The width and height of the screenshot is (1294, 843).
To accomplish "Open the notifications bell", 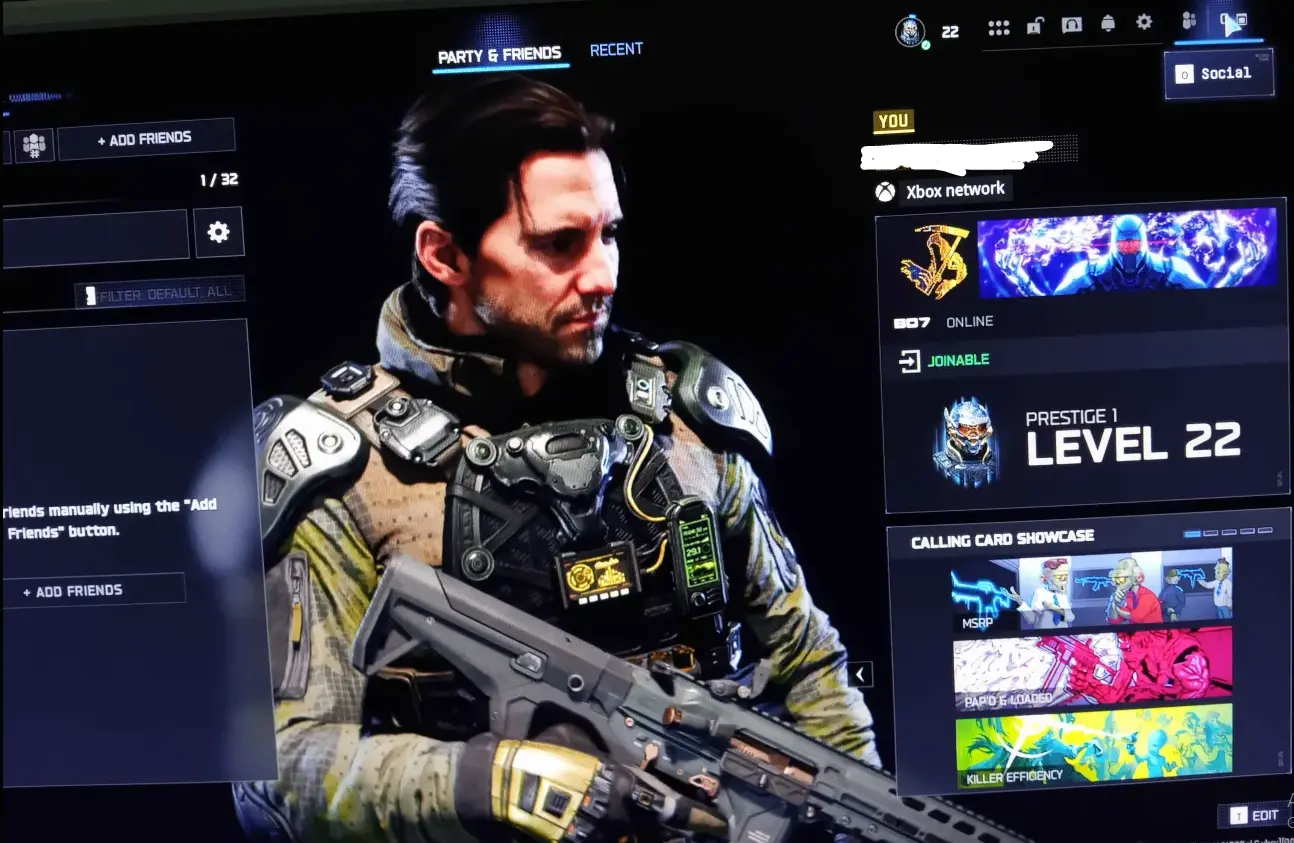I will 1108,24.
